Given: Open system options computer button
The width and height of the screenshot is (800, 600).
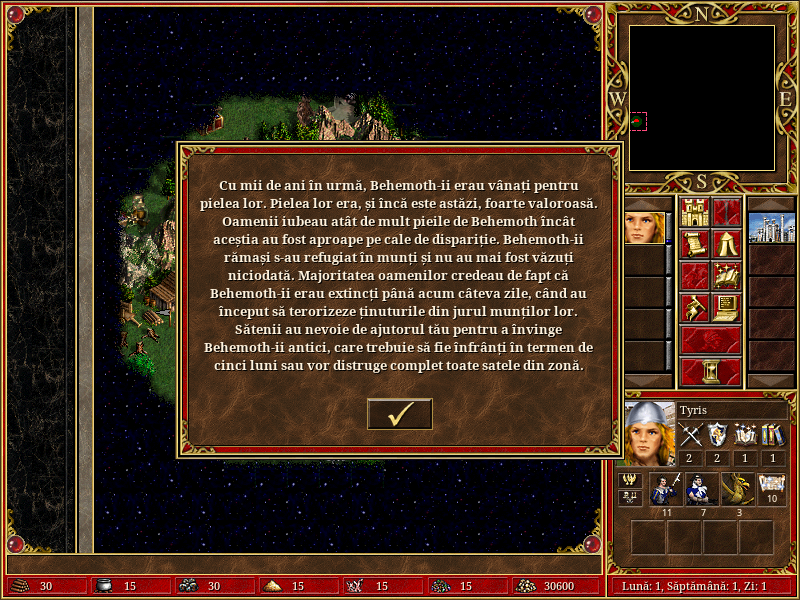Looking at the screenshot, I should (x=726, y=308).
